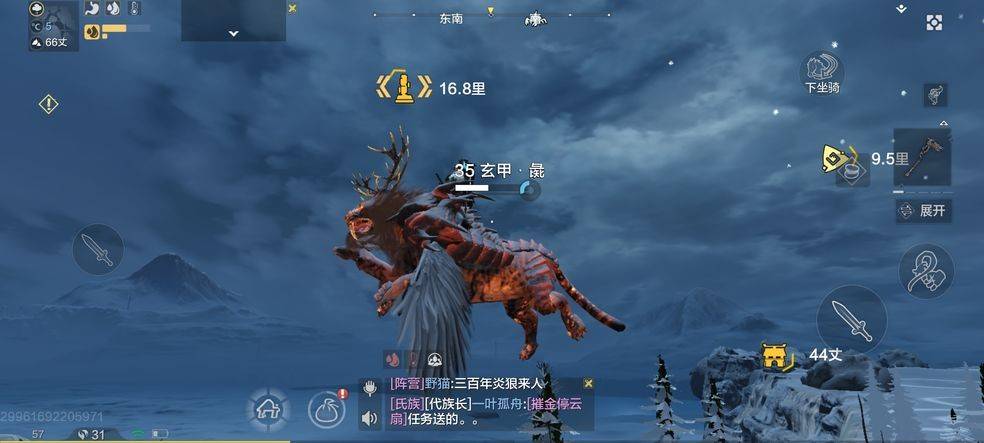Tap the large right sword attack button
Viewport: 984px width, 443px height.
pyautogui.click(x=851, y=319)
